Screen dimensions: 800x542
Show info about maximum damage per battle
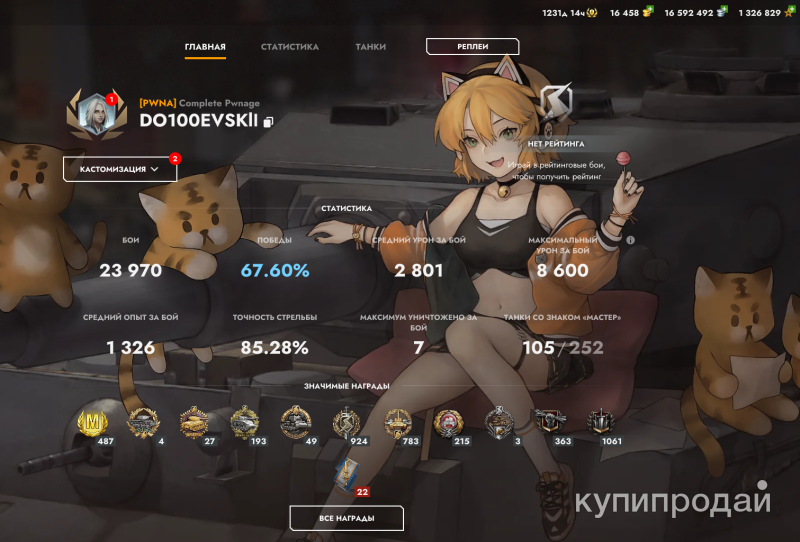coord(631,240)
